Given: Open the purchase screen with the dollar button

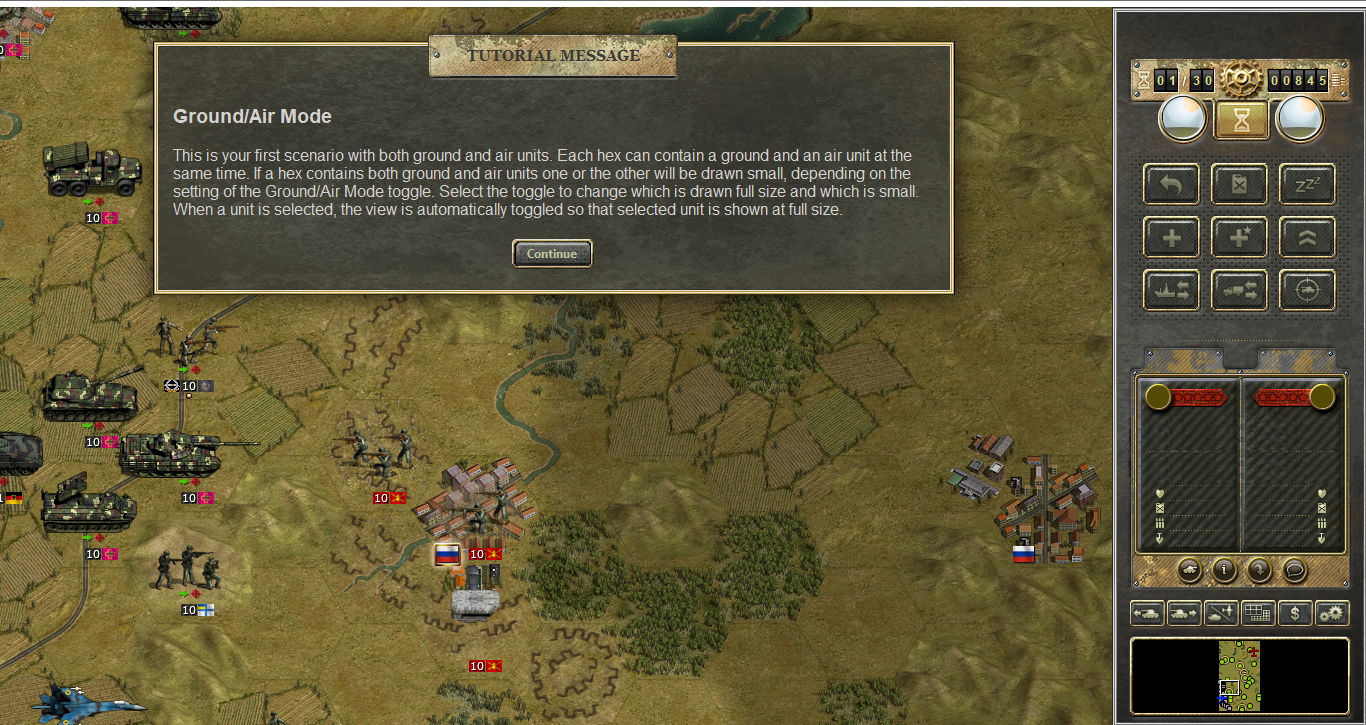Looking at the screenshot, I should pyautogui.click(x=1295, y=613).
